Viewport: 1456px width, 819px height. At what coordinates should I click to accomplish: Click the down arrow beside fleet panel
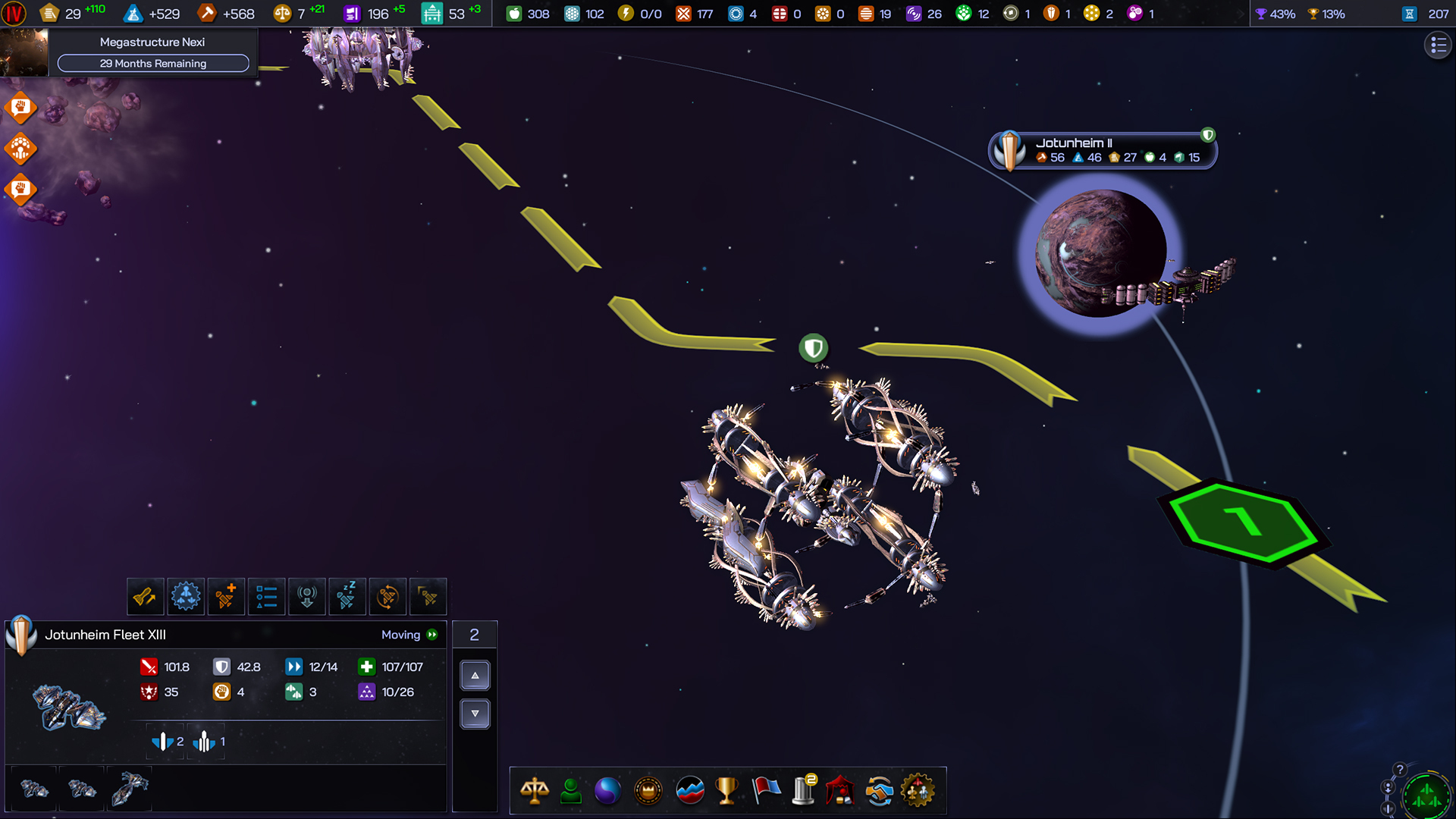pos(475,714)
